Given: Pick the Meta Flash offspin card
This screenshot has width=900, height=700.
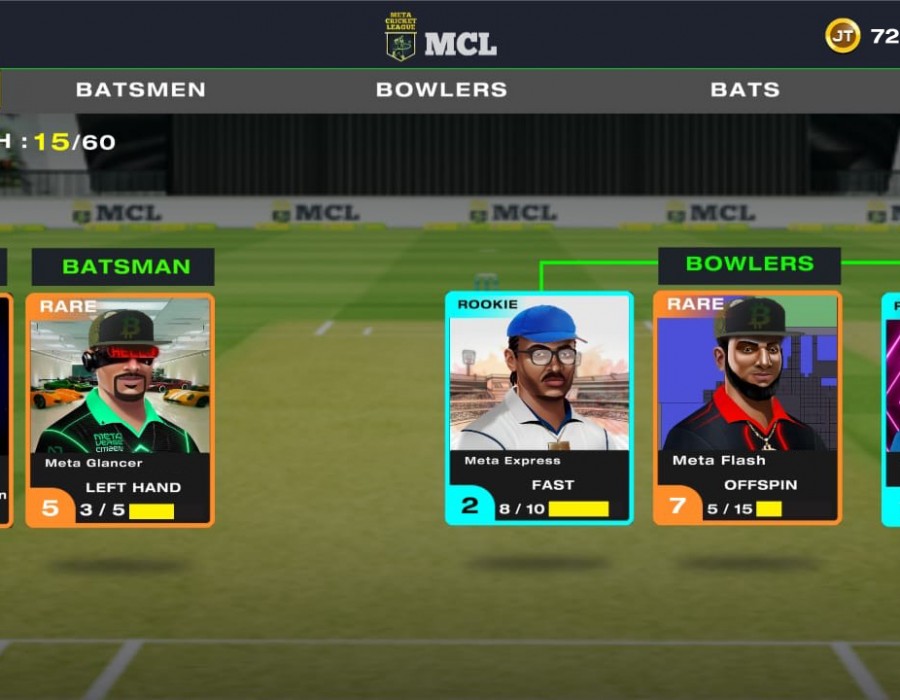Looking at the screenshot, I should (747, 408).
